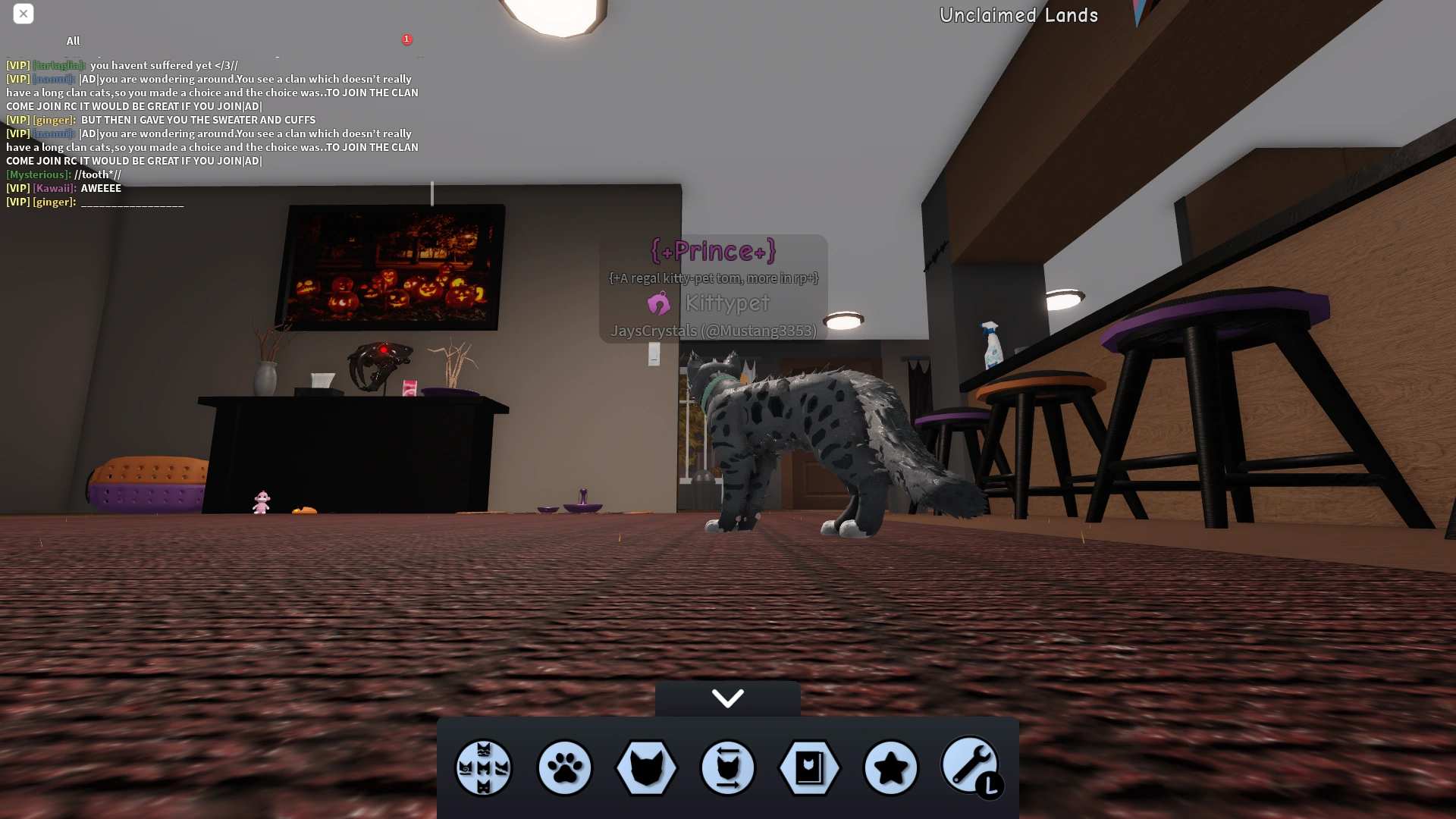Click the paw badge beside Kittypet label
This screenshot has width=1456, height=819.
[x=660, y=304]
